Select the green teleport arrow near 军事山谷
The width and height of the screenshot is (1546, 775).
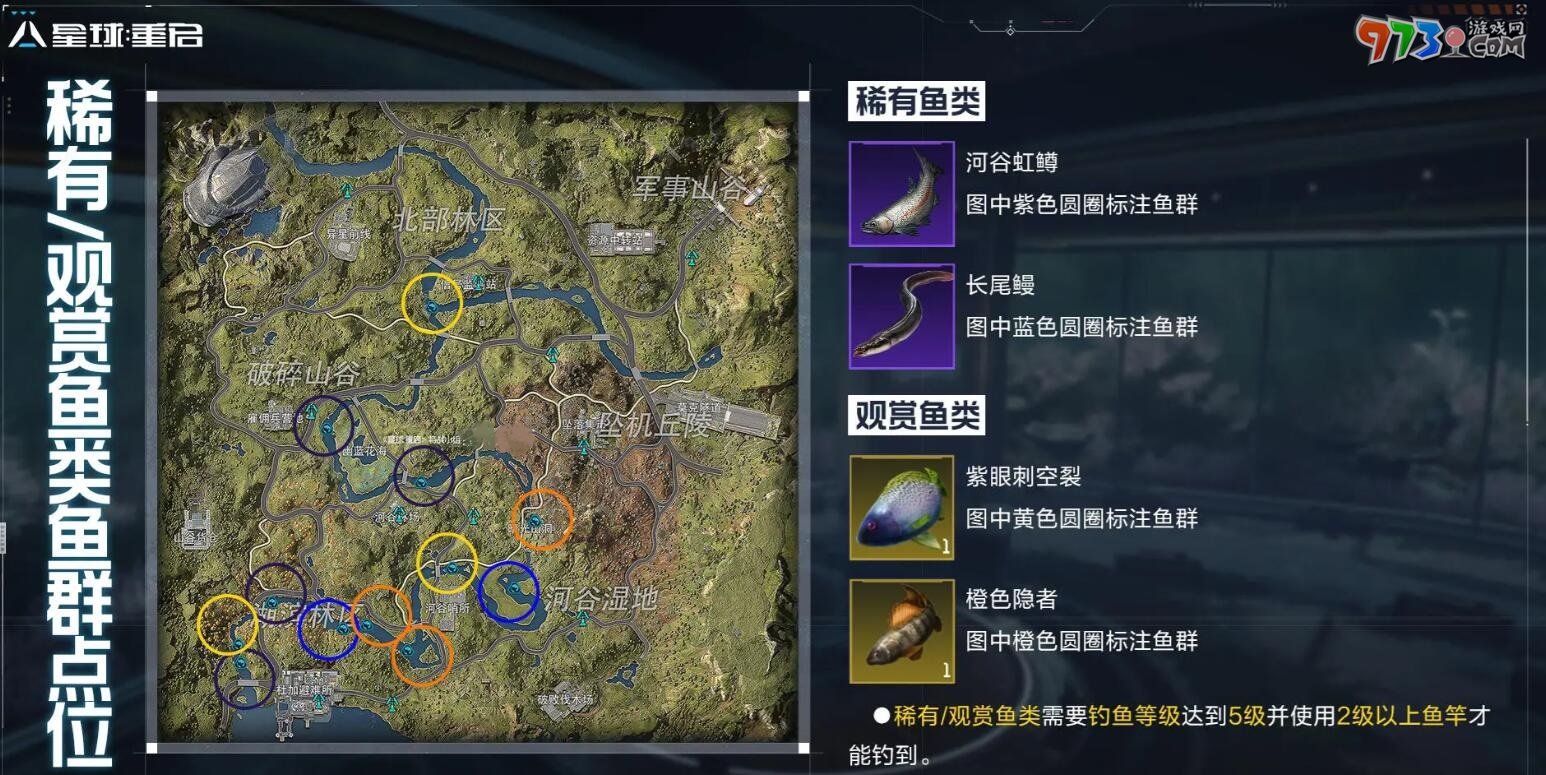click(x=690, y=258)
